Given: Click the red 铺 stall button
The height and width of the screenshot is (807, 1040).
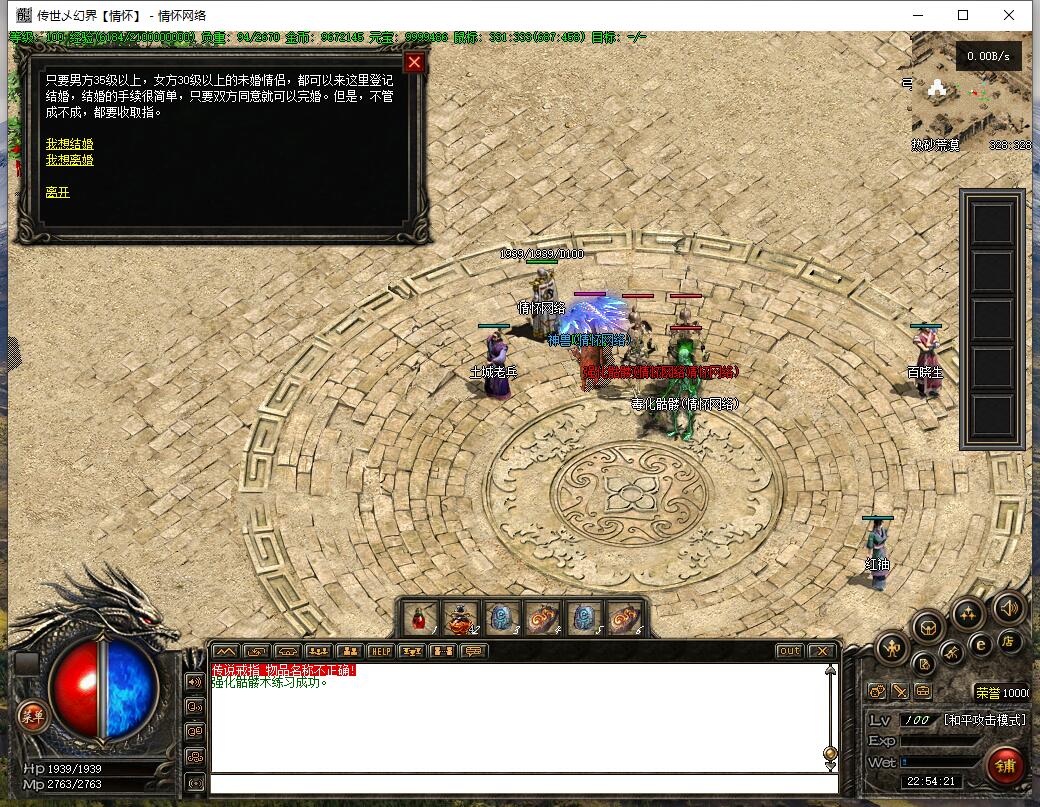Looking at the screenshot, I should 1005,767.
